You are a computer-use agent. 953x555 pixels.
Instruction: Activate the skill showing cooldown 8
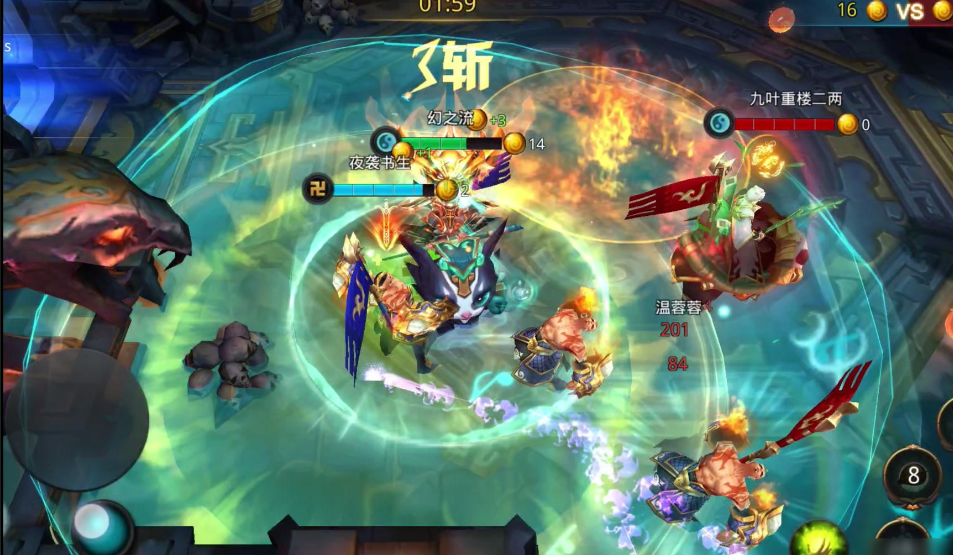click(x=913, y=476)
